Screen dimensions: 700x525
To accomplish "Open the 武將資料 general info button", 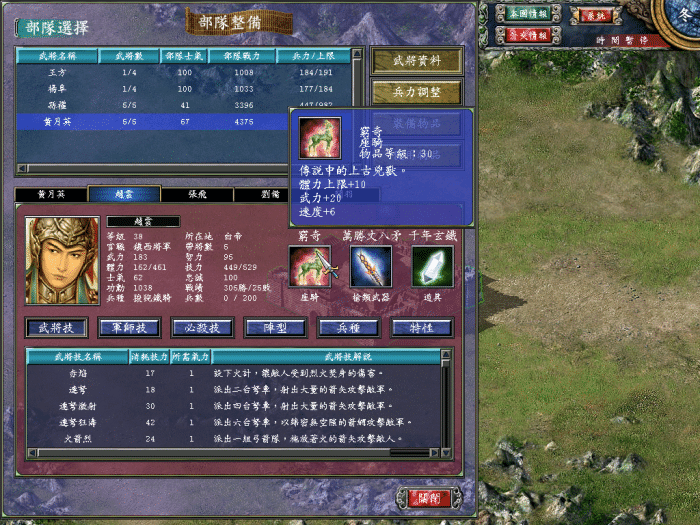I will 417,61.
